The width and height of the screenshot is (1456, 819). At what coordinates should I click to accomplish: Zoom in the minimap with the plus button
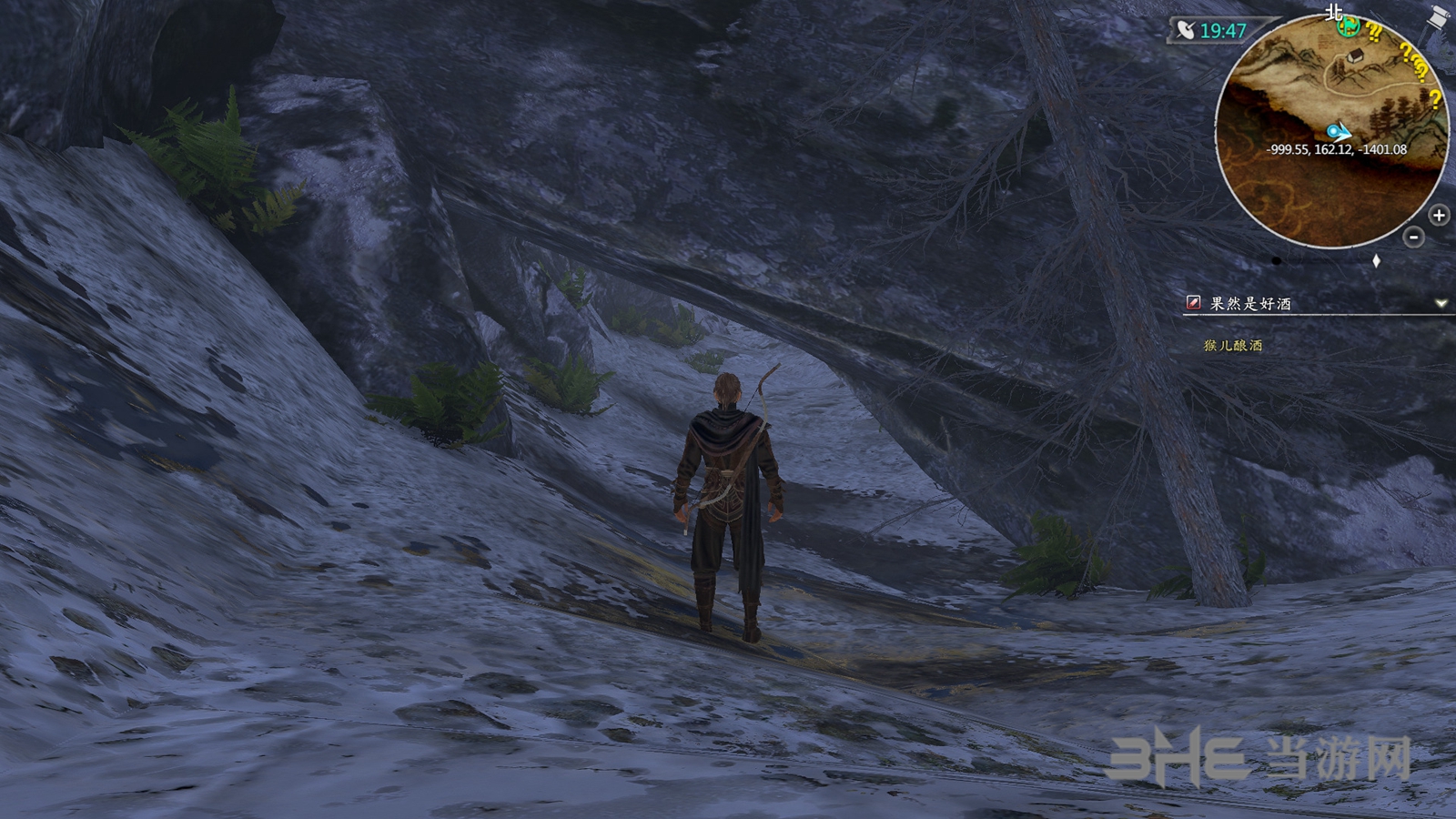pyautogui.click(x=1439, y=216)
